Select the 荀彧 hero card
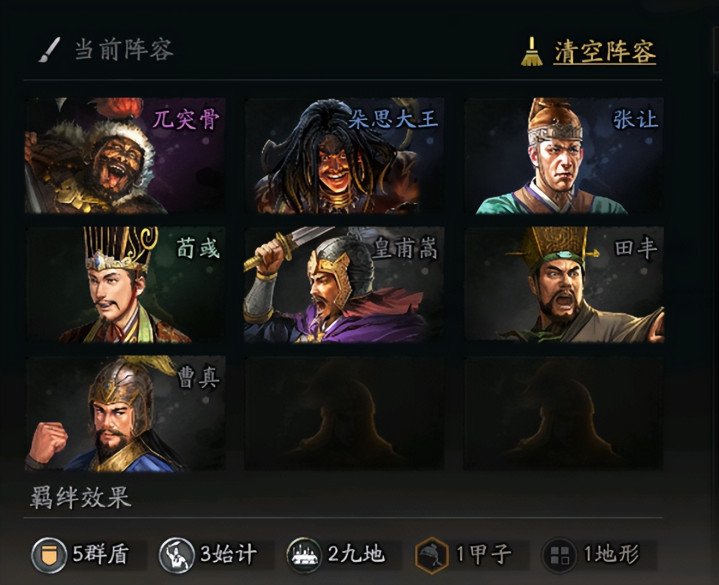Viewport: 719px width, 585px height. pyautogui.click(x=126, y=285)
